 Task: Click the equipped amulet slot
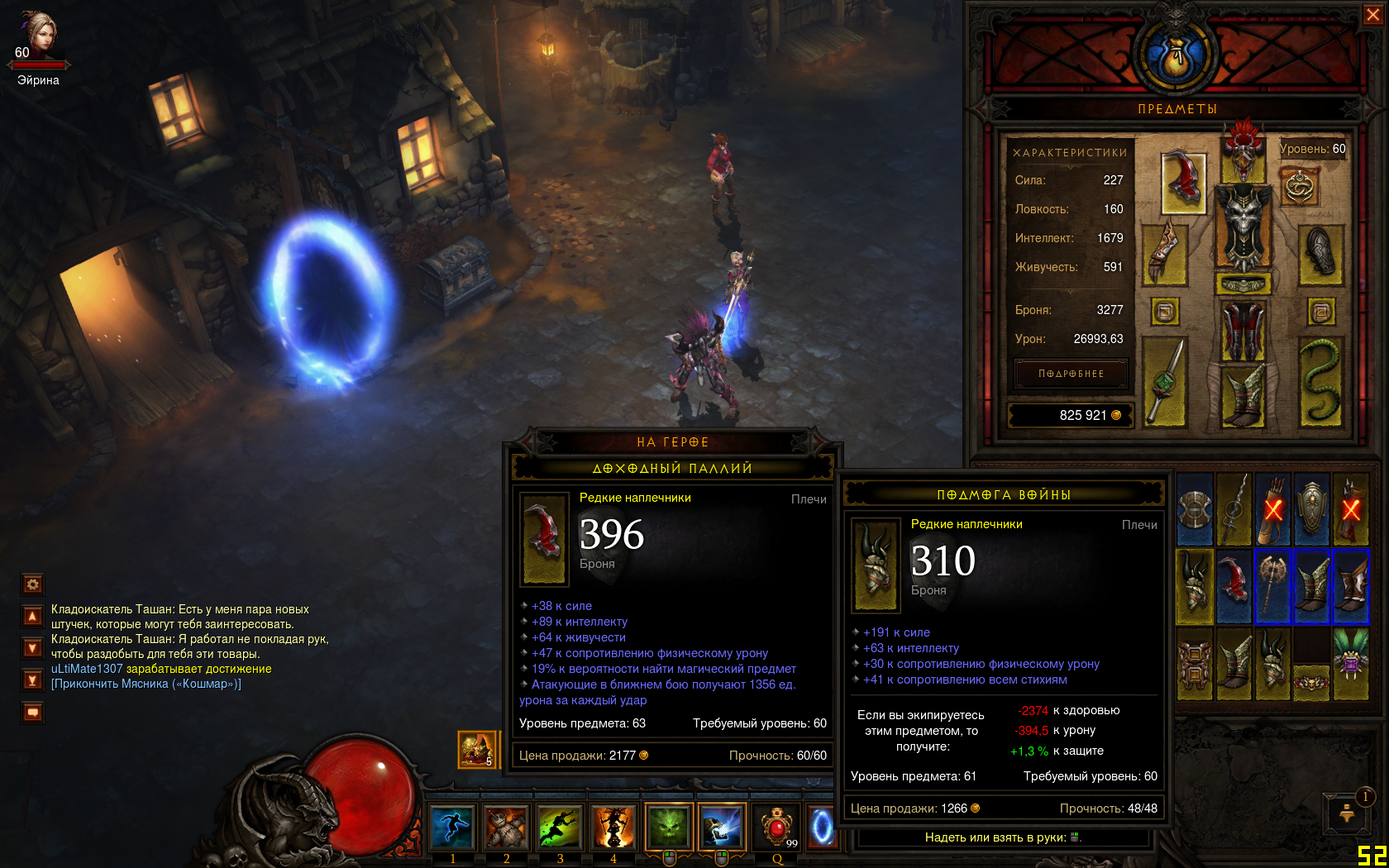coord(1300,186)
